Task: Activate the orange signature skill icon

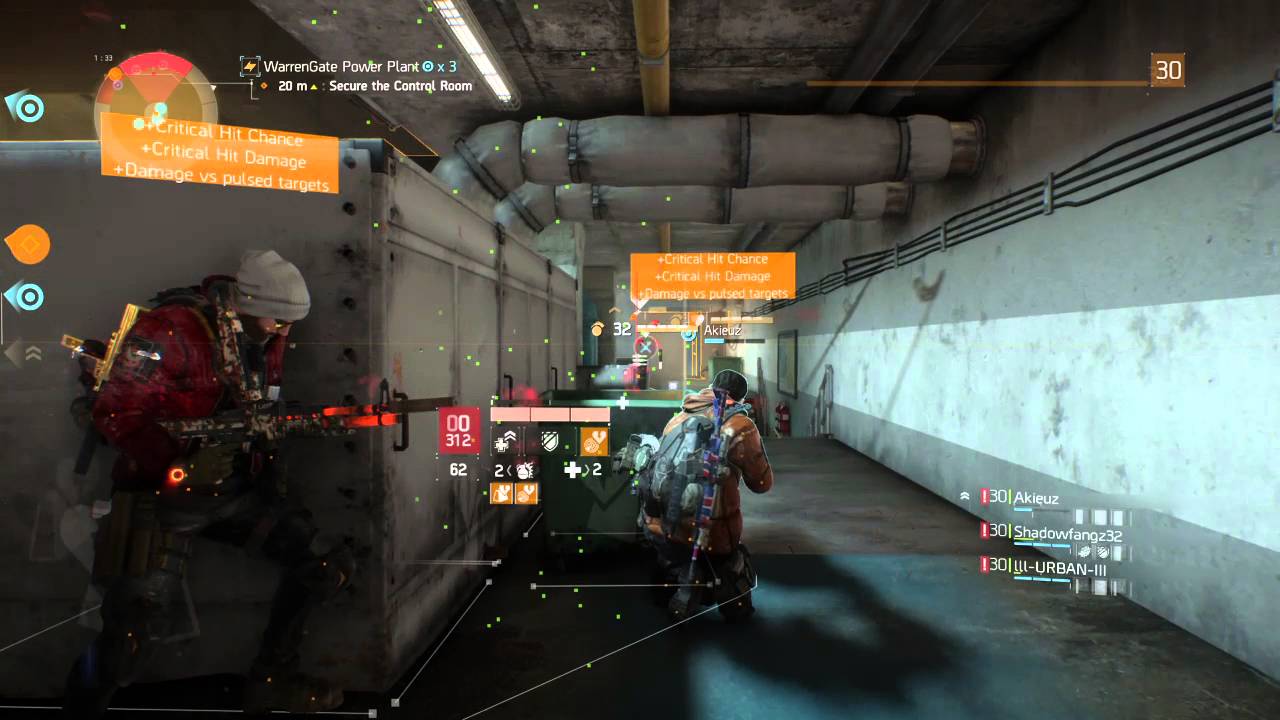Action: [594, 442]
